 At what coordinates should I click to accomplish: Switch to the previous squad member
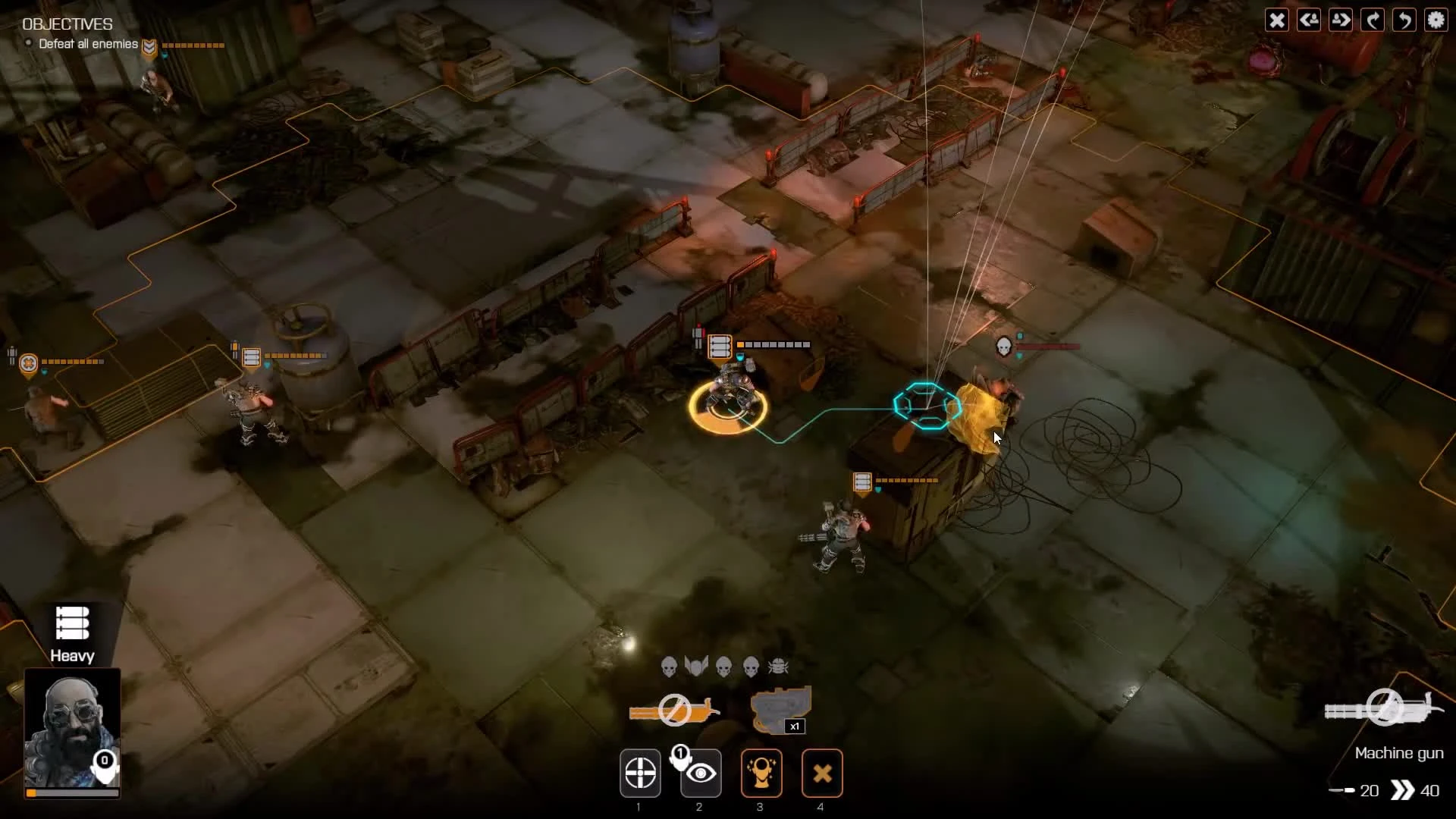[x=1309, y=20]
